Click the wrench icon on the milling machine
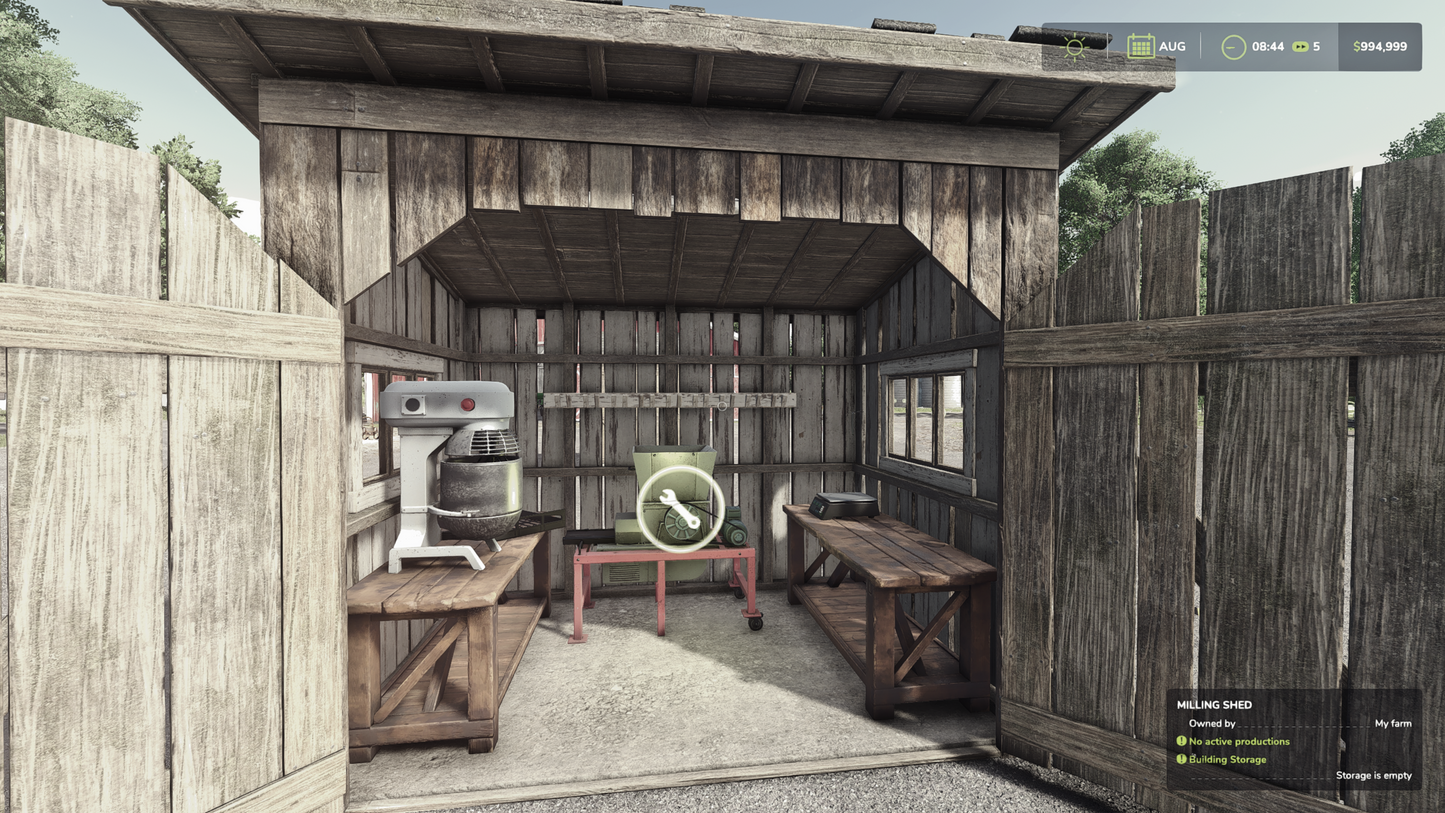 coord(679,508)
